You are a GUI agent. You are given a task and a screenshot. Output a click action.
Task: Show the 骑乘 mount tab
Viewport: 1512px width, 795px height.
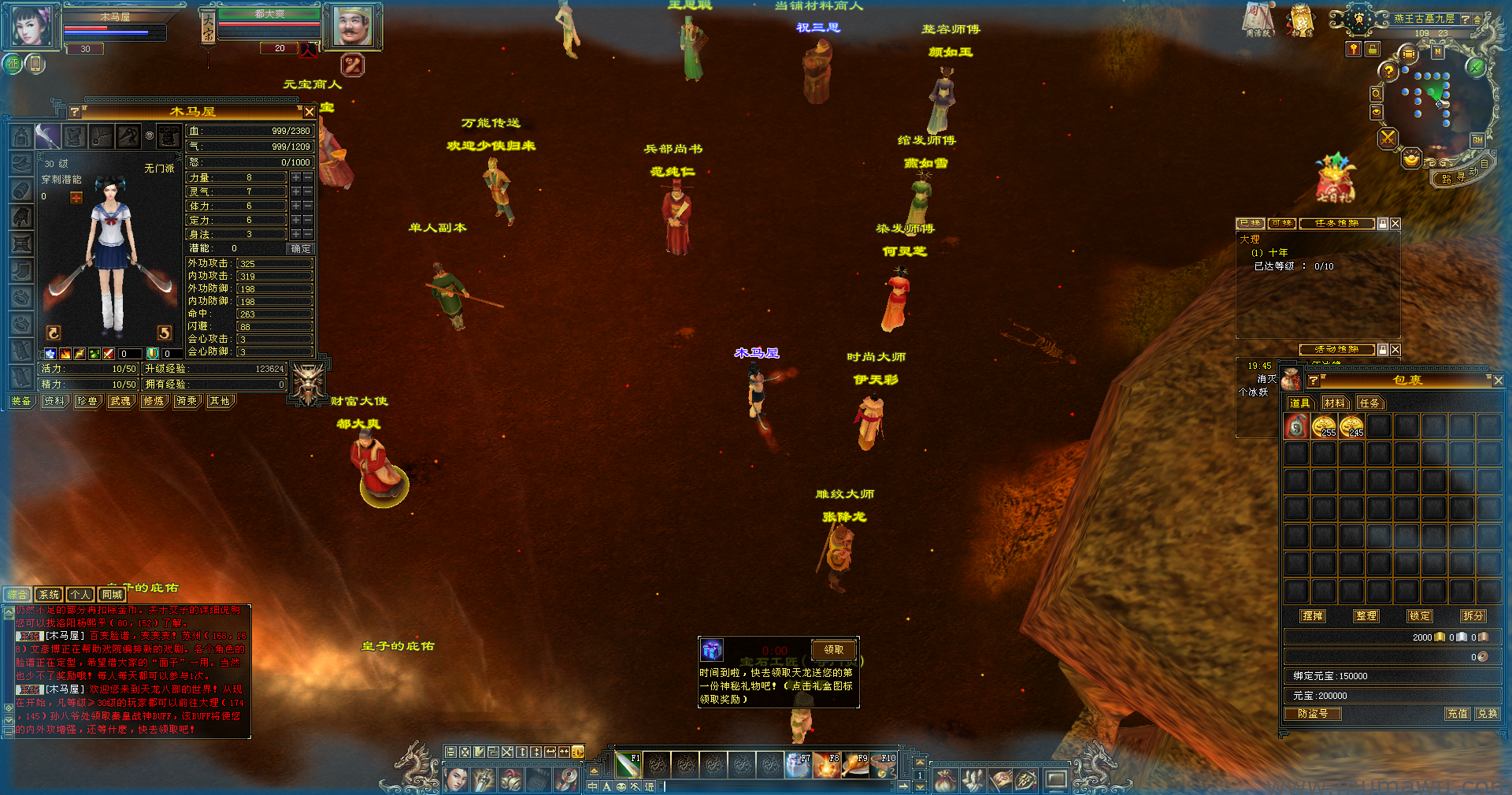point(187,401)
